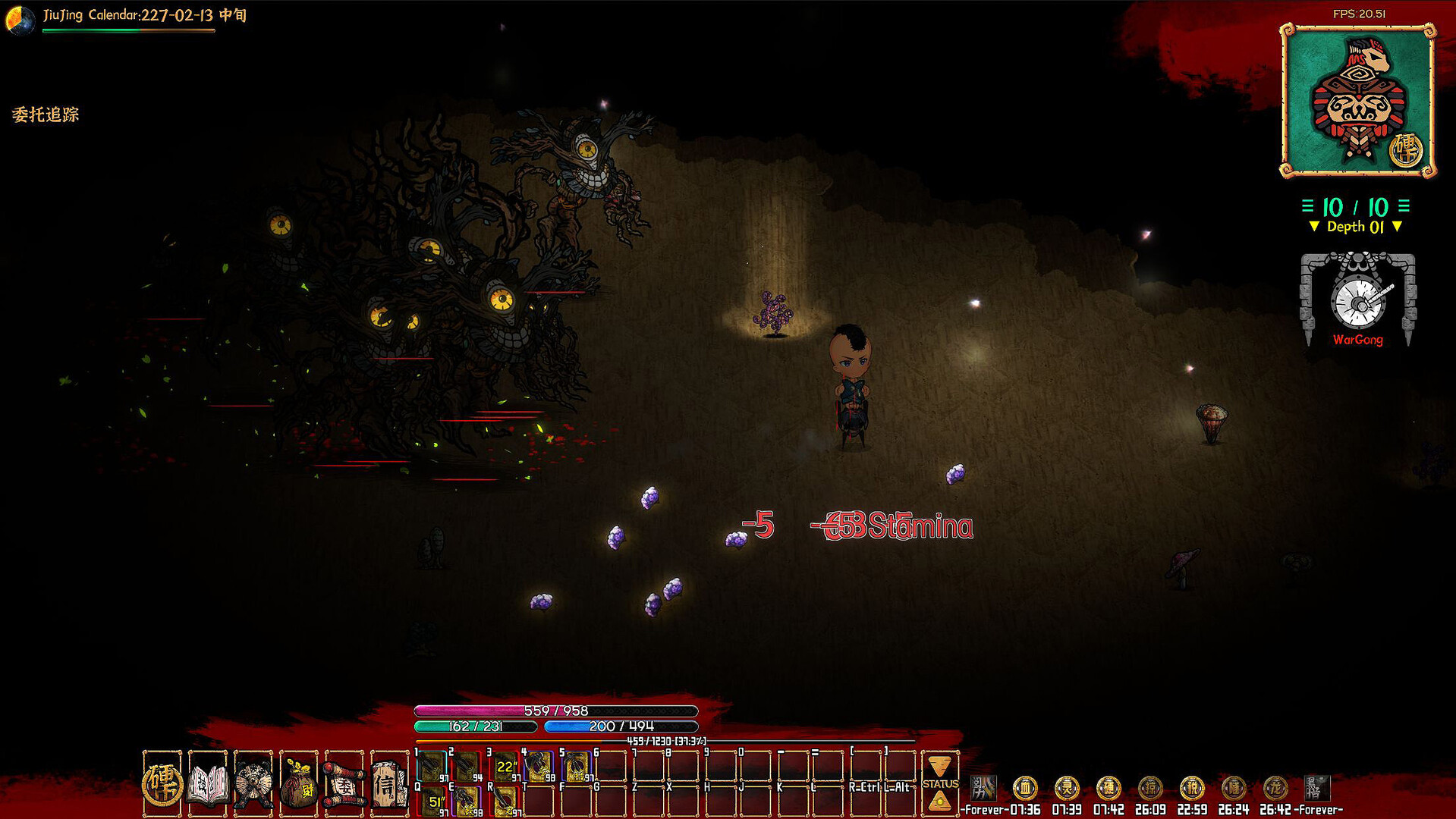1456x819 pixels.
Task: Open the letter mail icon
Action: [389, 783]
